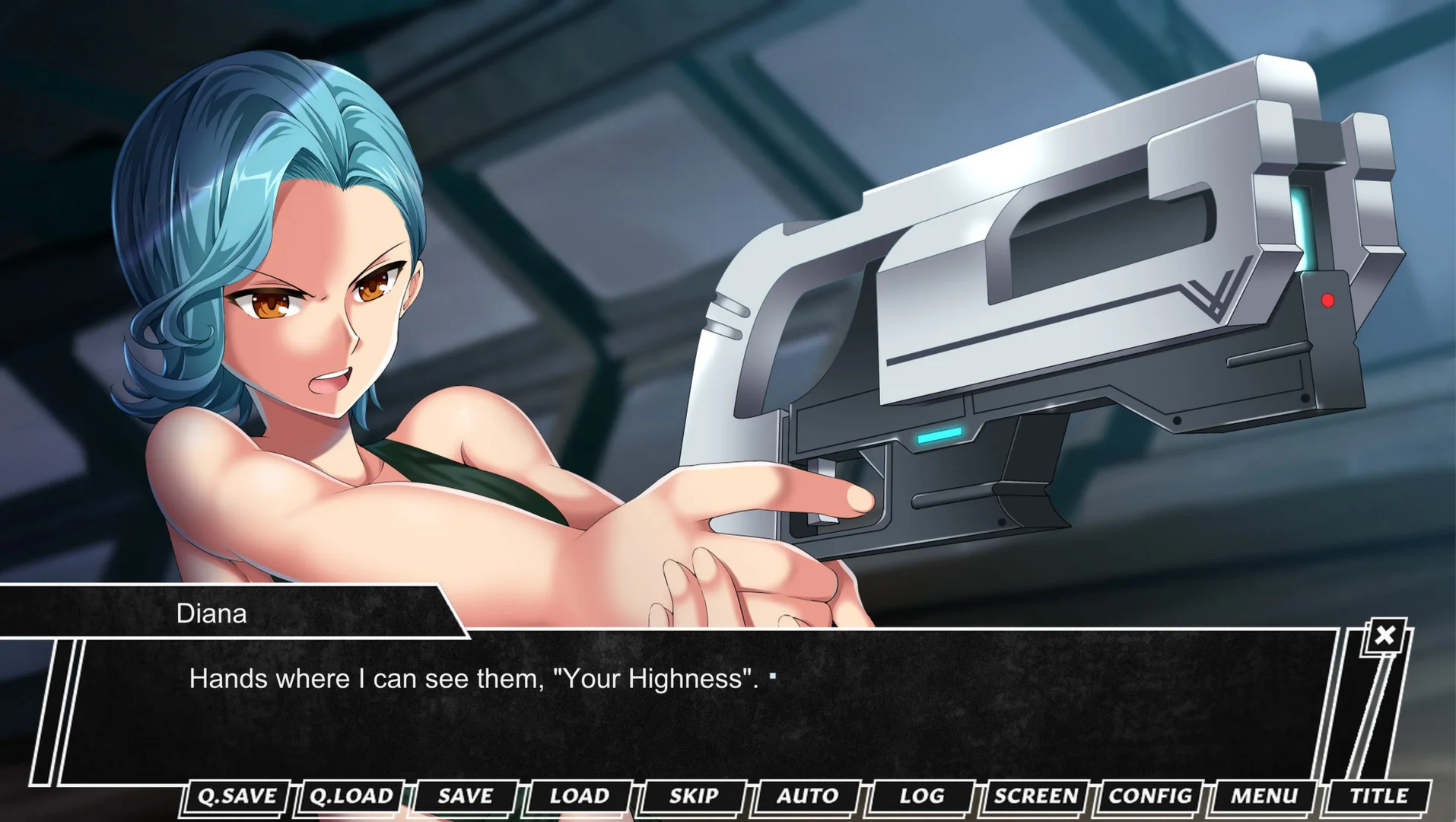Click the SCREEN mode button
Viewport: 1456px width, 822px height.
(x=1035, y=796)
